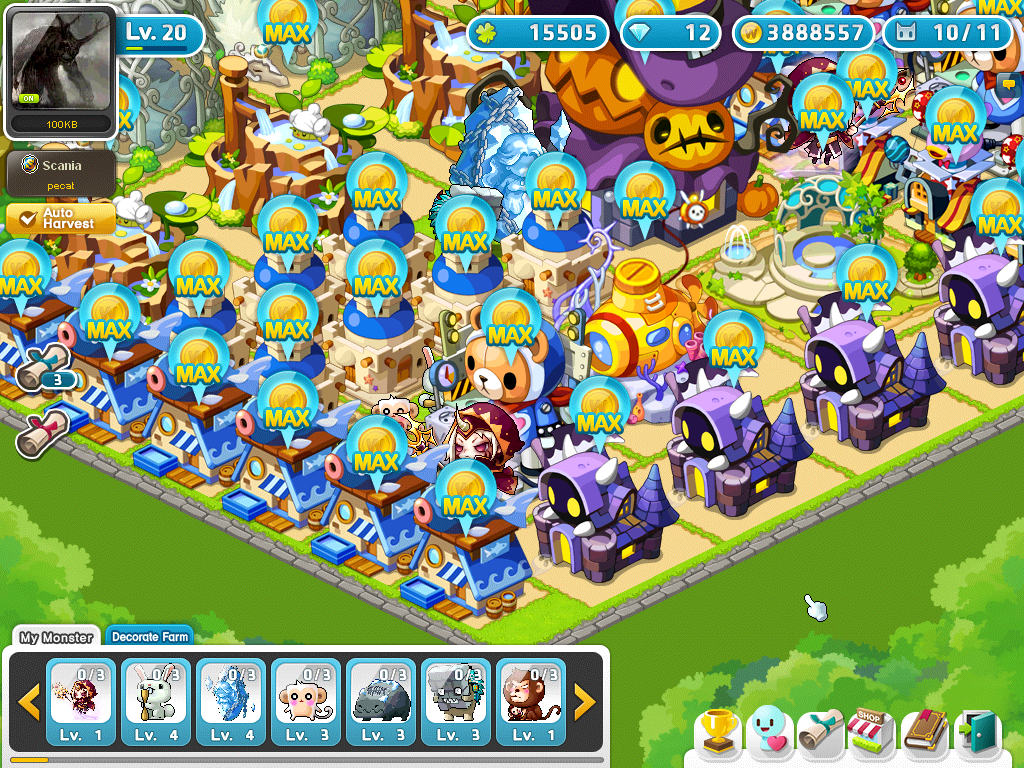The height and width of the screenshot is (768, 1024).
Task: Choose the ice crystal monster card
Action: (231, 702)
